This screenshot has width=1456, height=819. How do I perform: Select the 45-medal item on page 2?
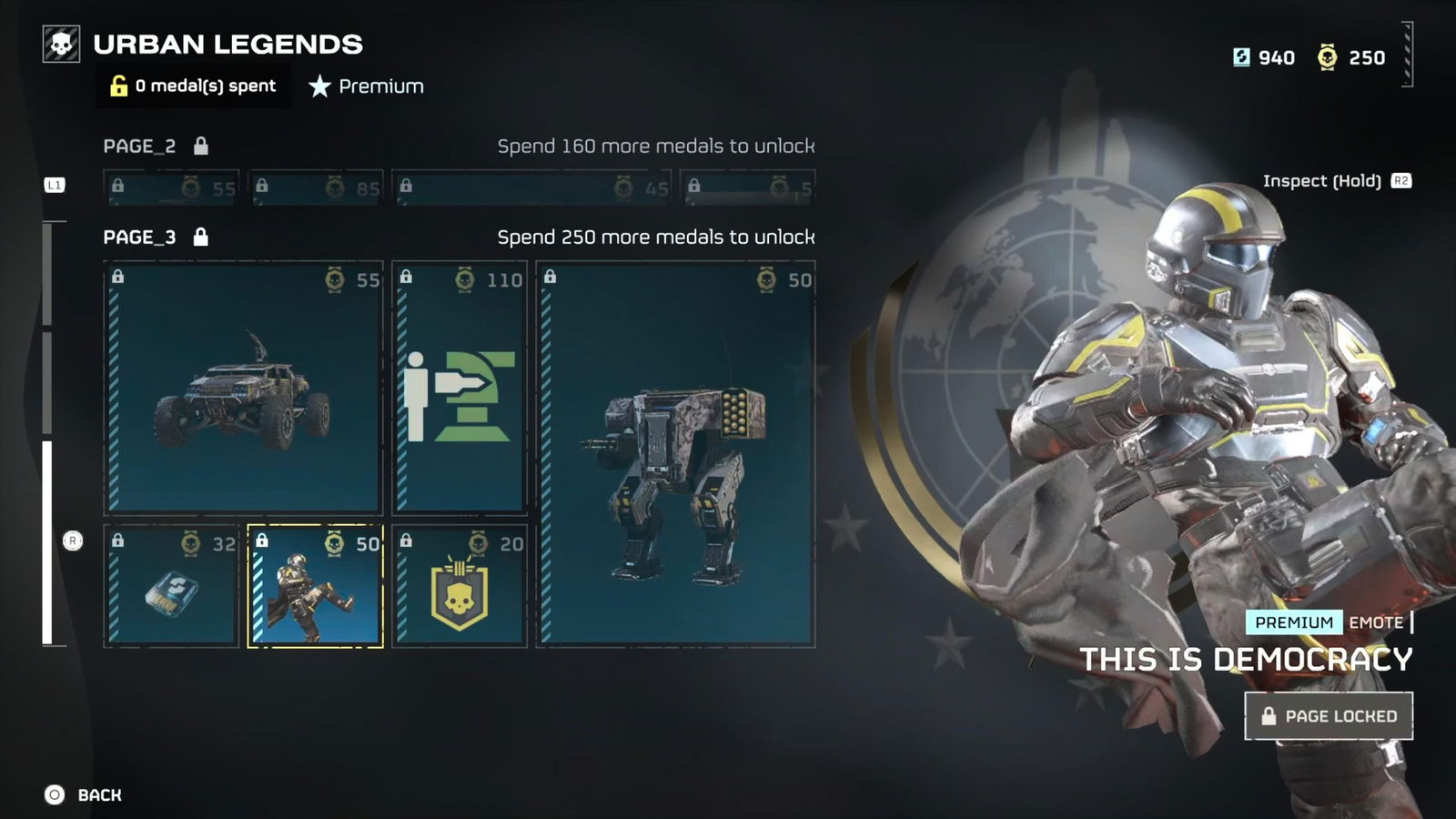(531, 187)
